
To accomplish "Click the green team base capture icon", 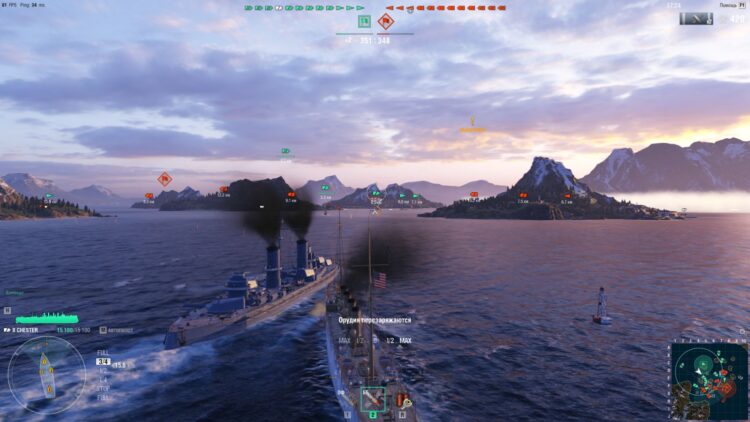I will pos(364,21).
